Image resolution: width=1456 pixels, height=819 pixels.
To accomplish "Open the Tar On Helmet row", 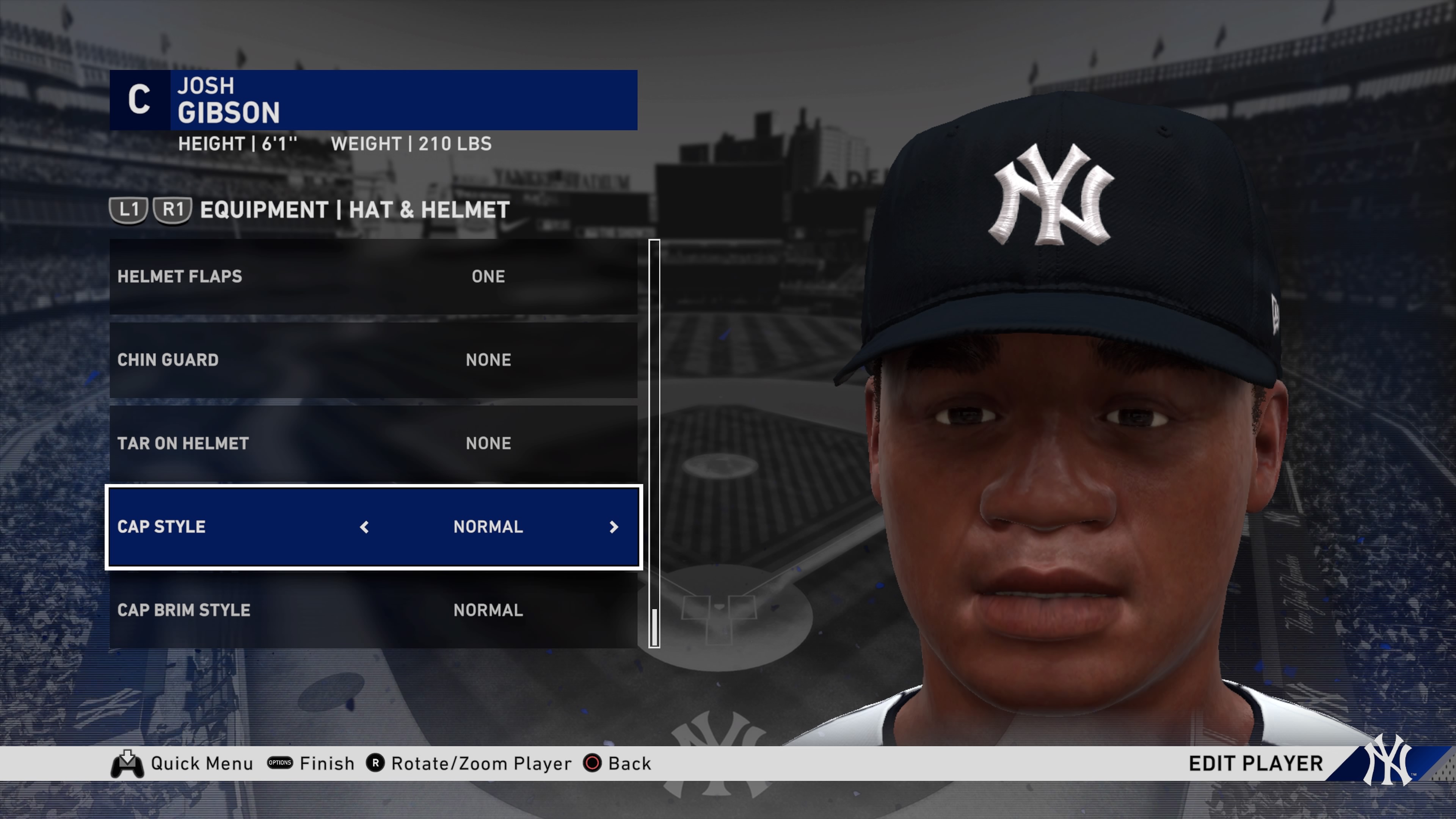I will coord(373,444).
